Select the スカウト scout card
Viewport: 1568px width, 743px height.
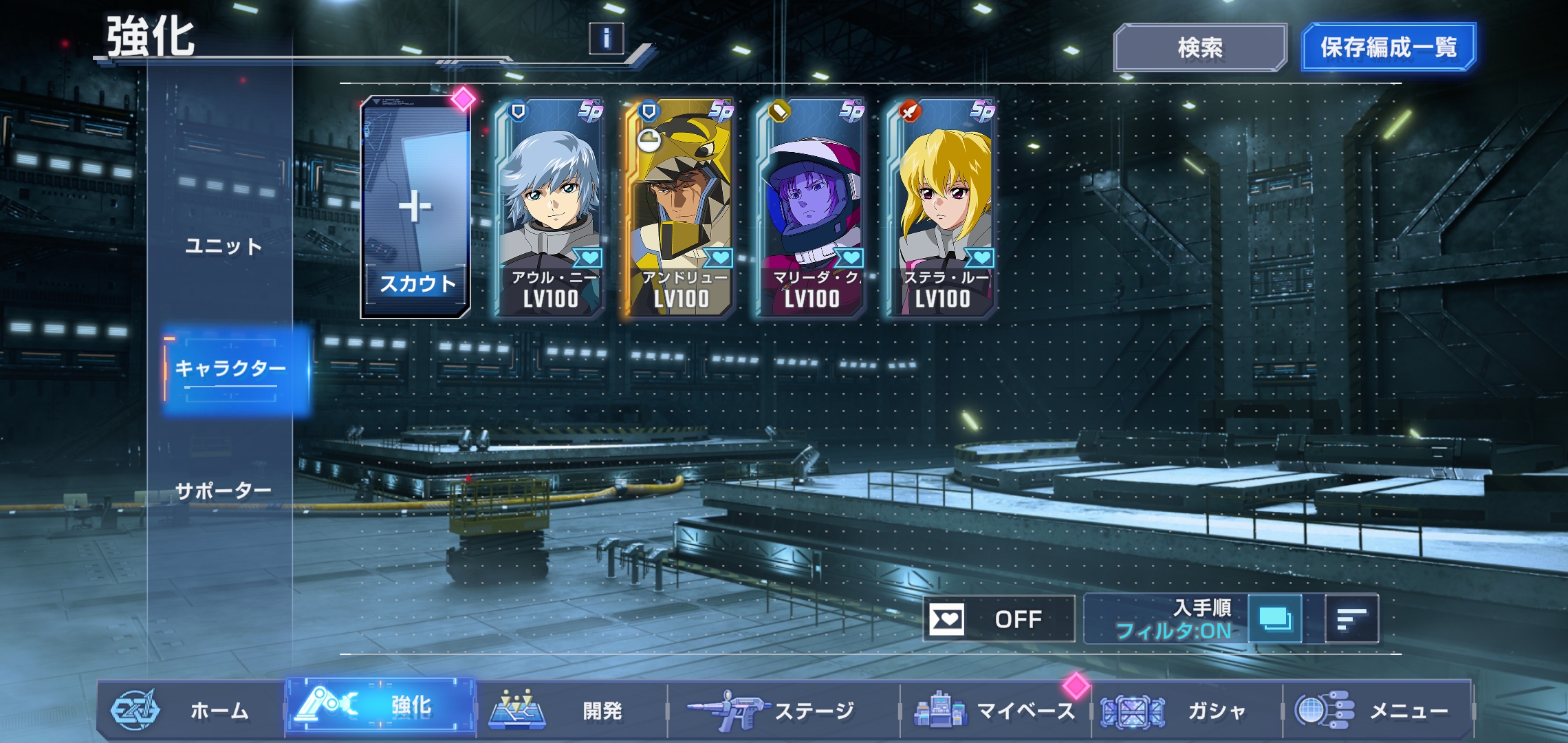tap(415, 208)
